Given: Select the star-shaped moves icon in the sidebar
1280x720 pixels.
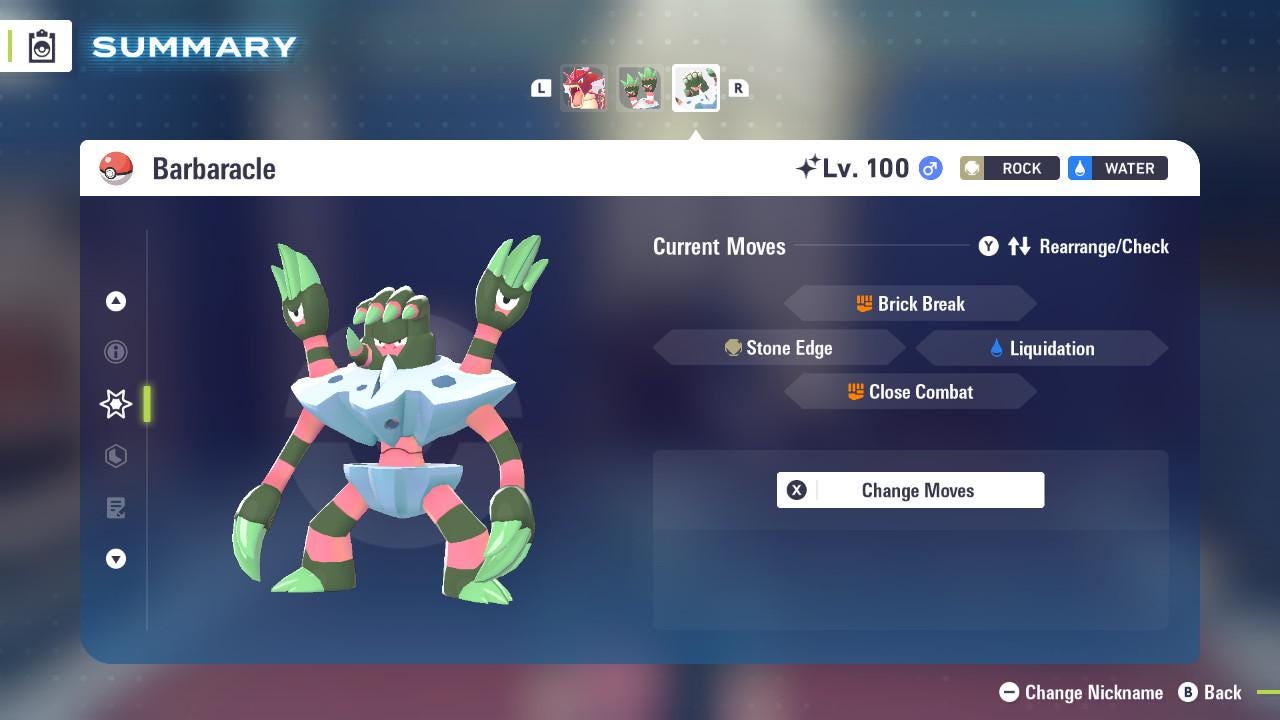Looking at the screenshot, I should (115, 404).
